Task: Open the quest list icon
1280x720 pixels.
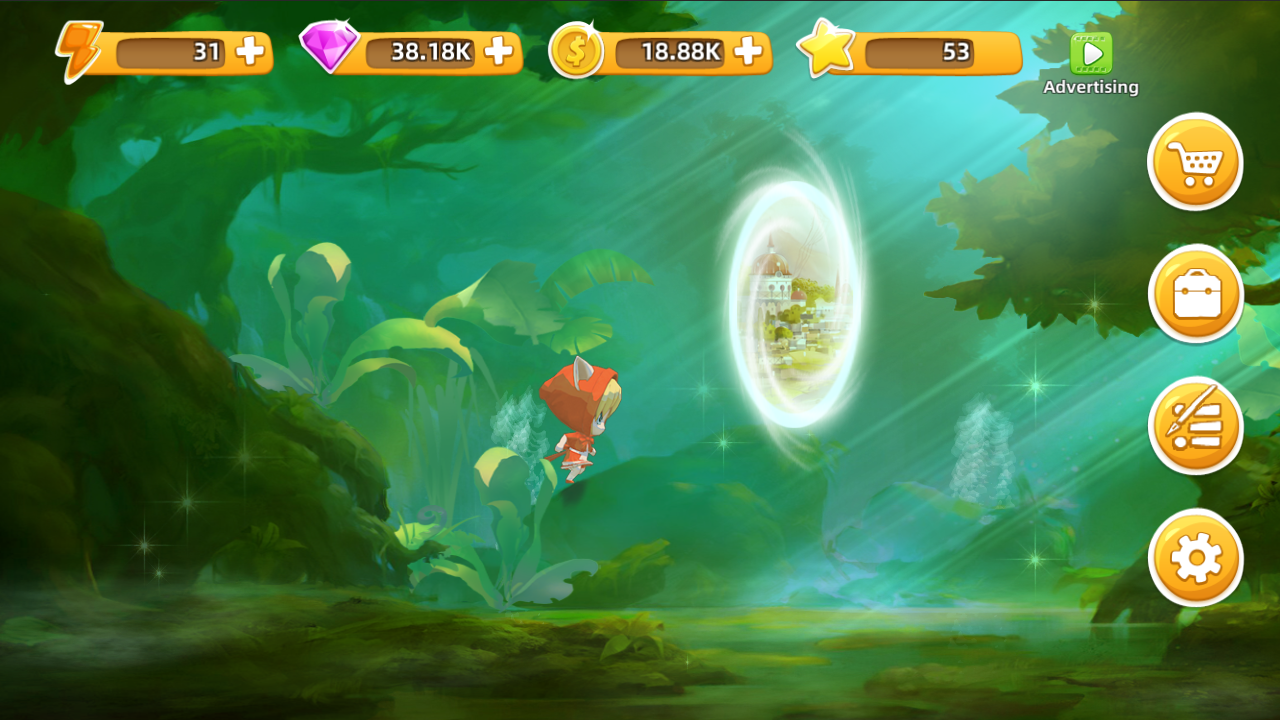Action: [1196, 425]
